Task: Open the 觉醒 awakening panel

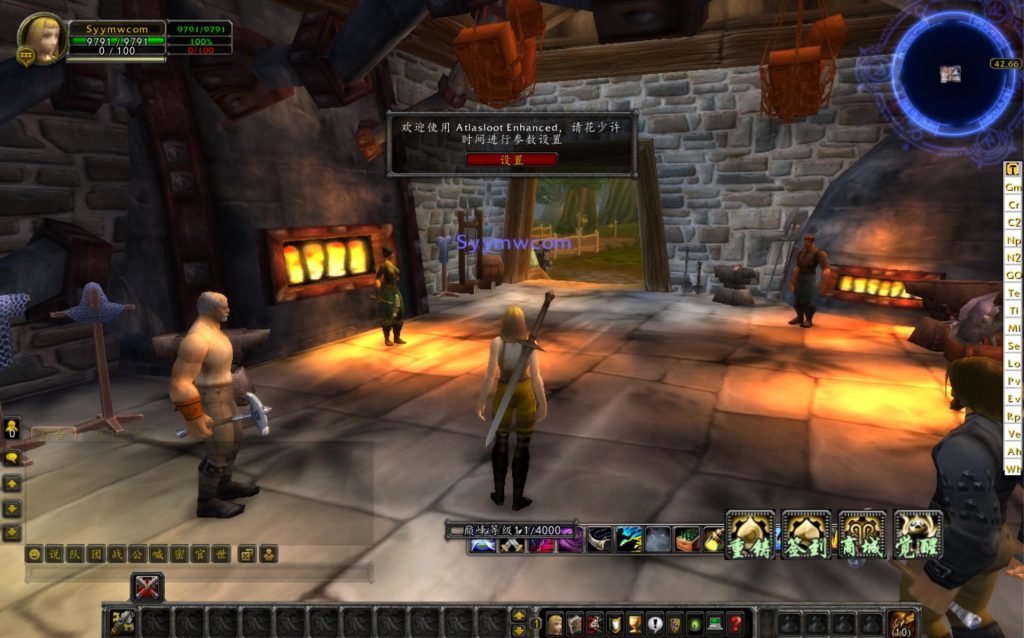Action: (x=917, y=536)
